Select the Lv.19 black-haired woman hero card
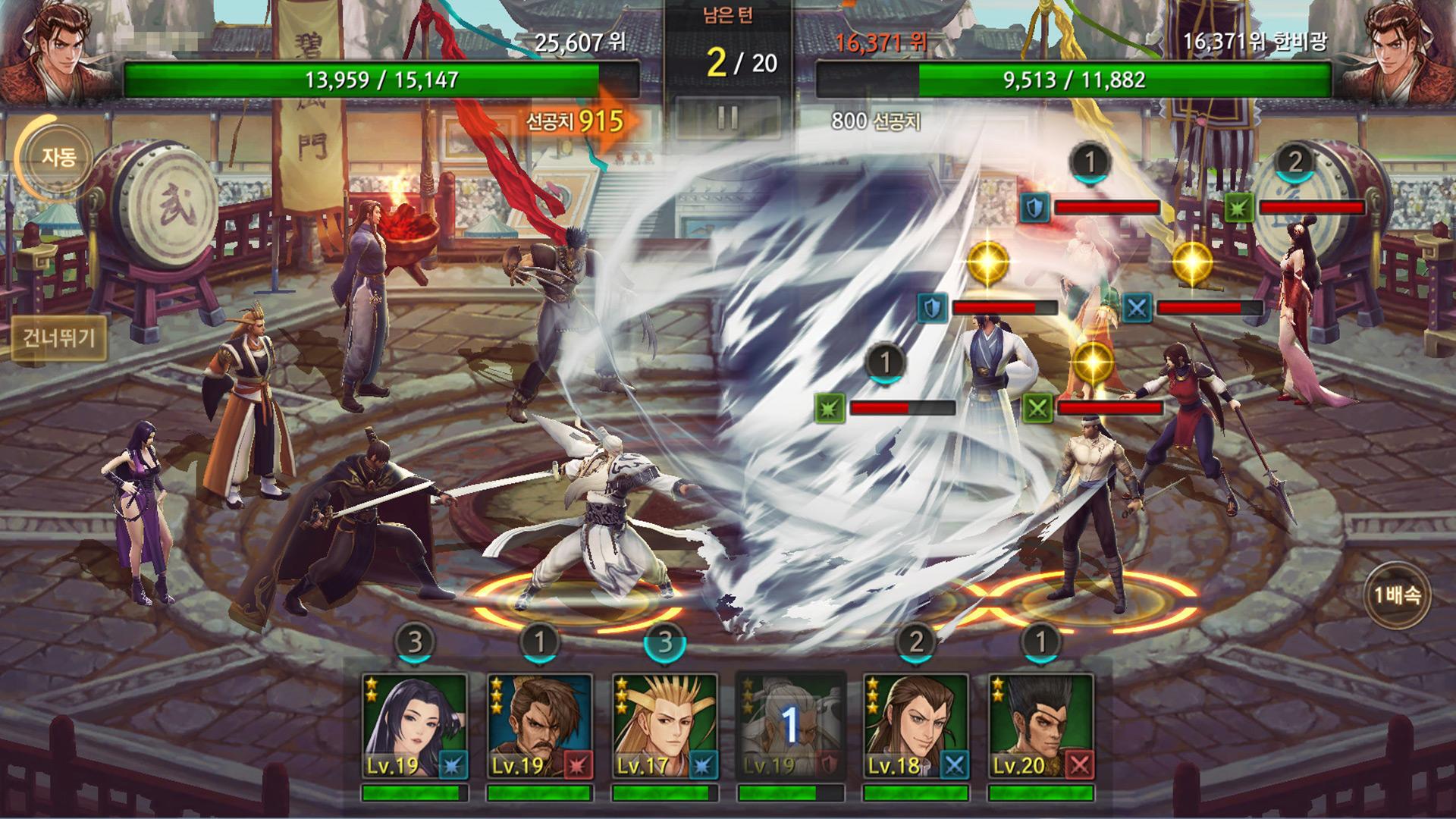The width and height of the screenshot is (1456, 819). (415, 726)
